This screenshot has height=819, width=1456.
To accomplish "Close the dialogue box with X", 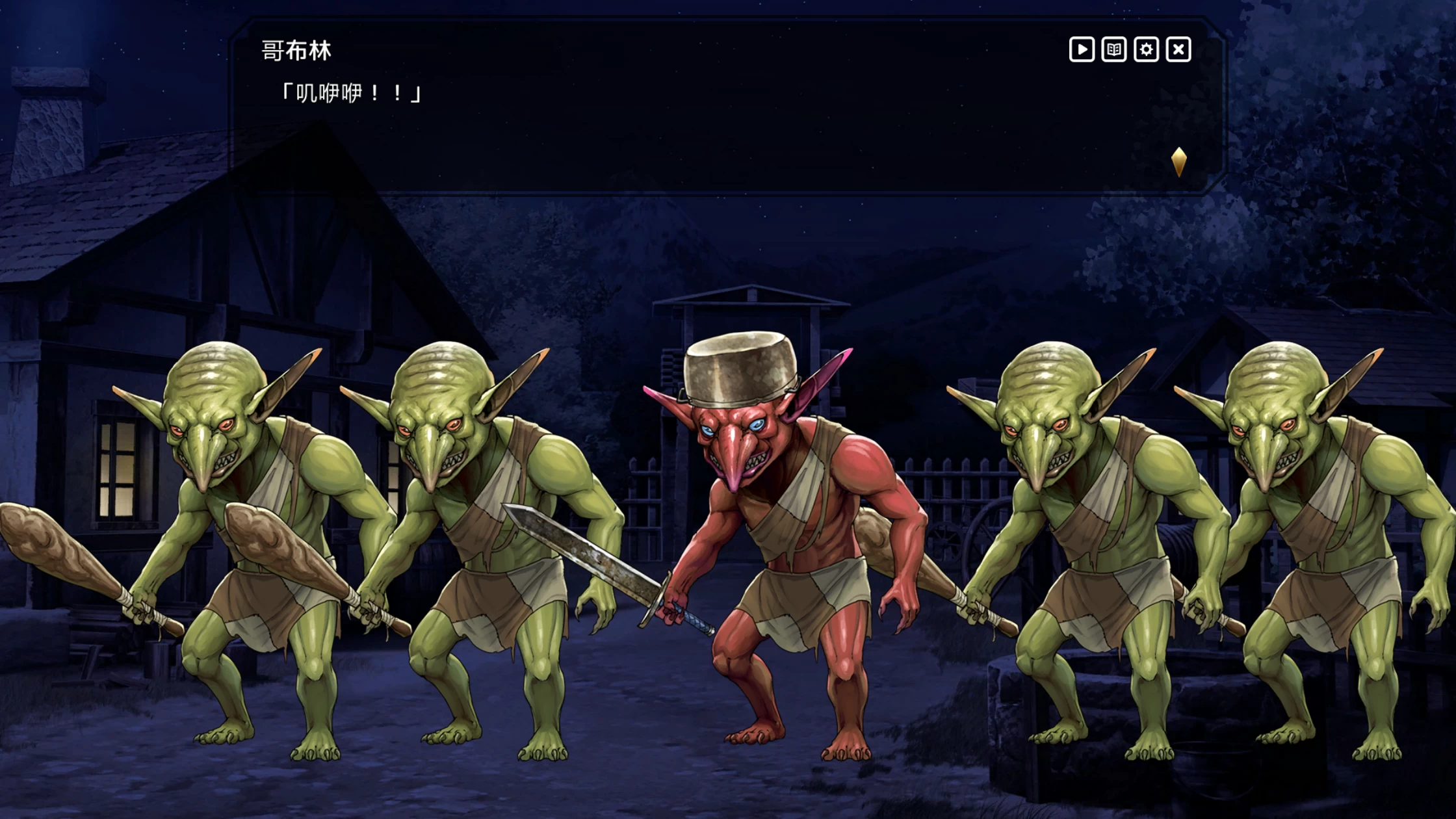I will point(1178,49).
